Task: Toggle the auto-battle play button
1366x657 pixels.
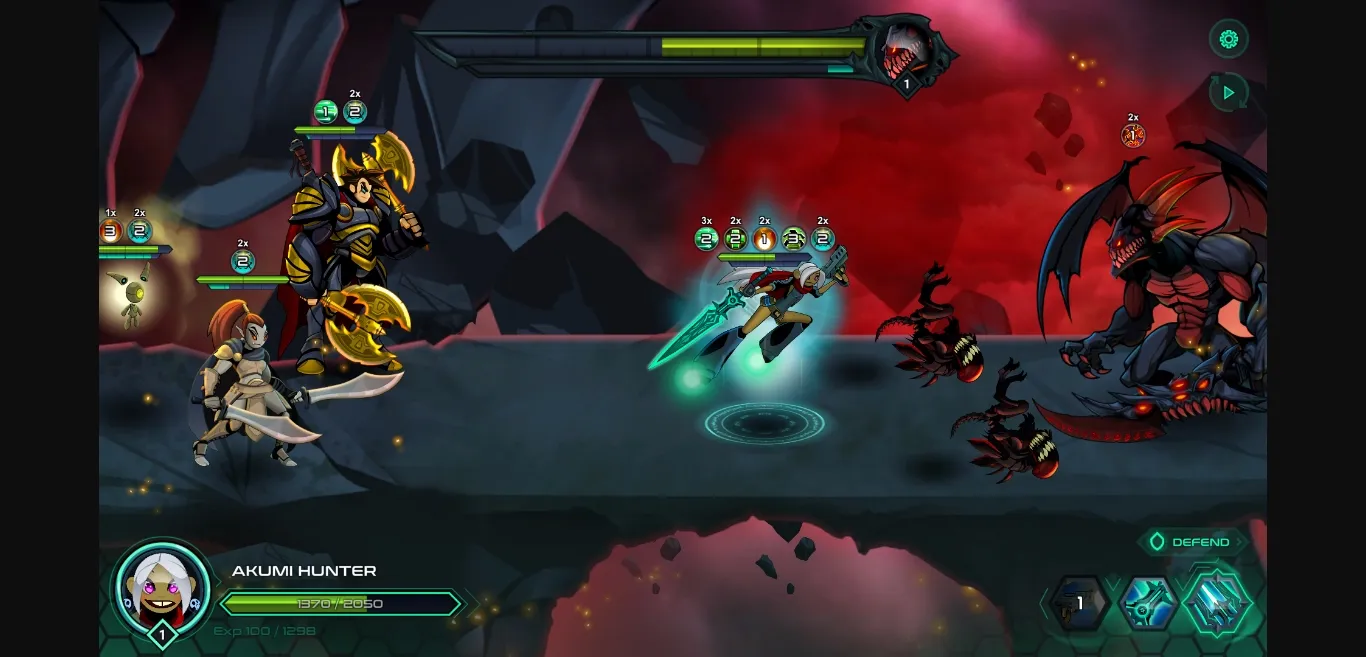Action: (1229, 92)
